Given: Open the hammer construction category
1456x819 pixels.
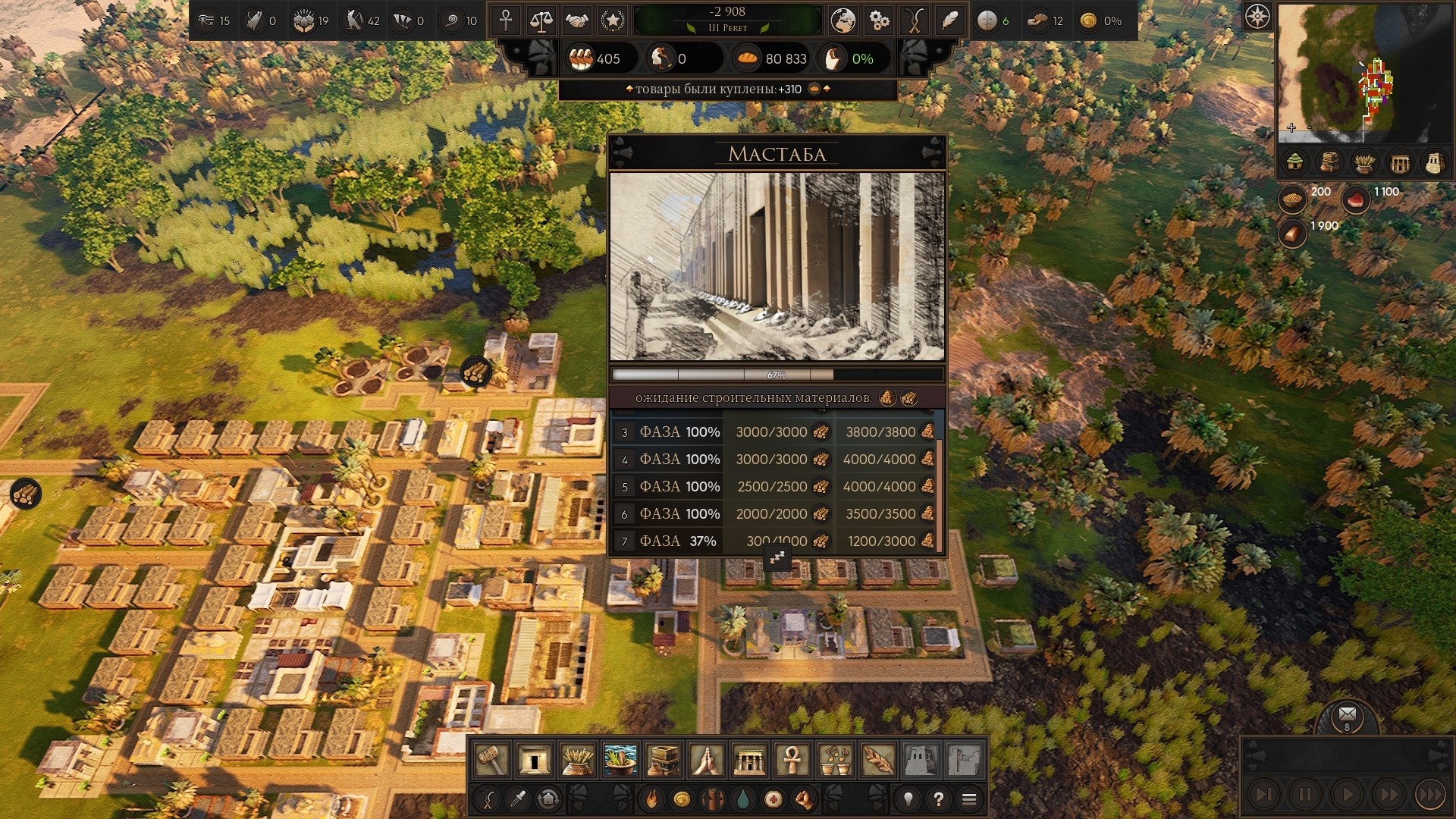Looking at the screenshot, I should (491, 759).
